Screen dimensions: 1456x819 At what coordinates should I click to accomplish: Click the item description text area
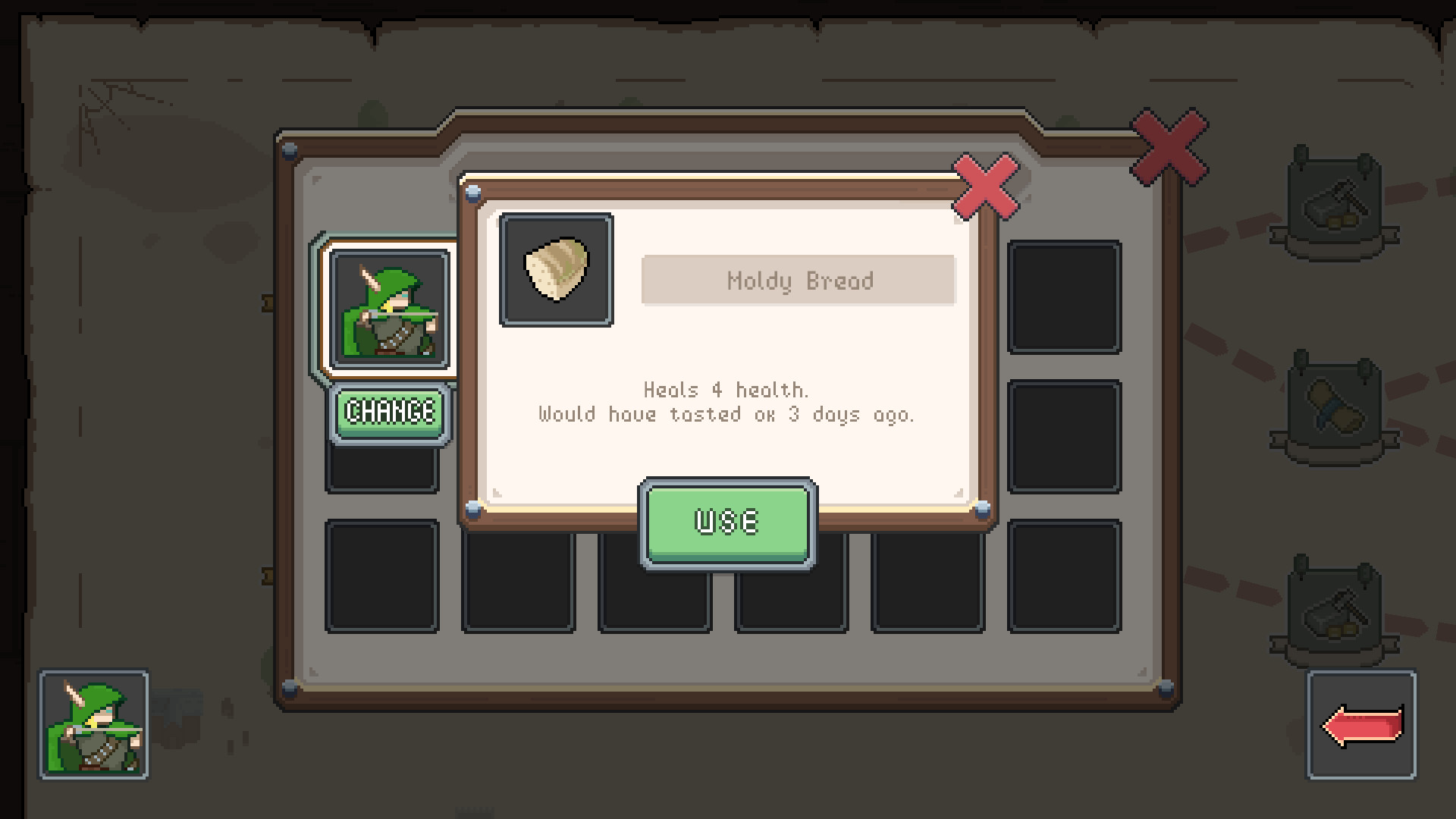[726, 403]
